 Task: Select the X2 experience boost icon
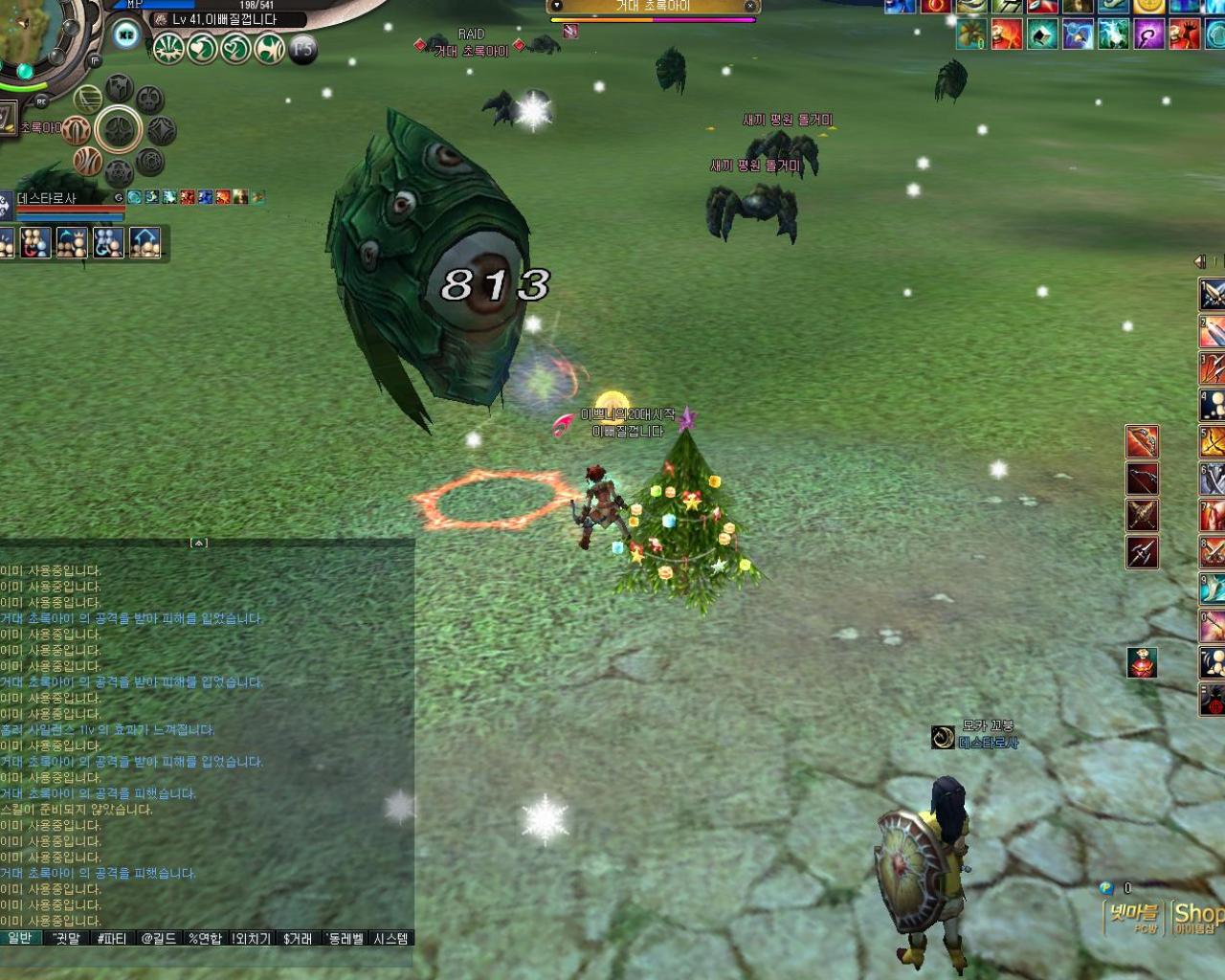[x=125, y=33]
